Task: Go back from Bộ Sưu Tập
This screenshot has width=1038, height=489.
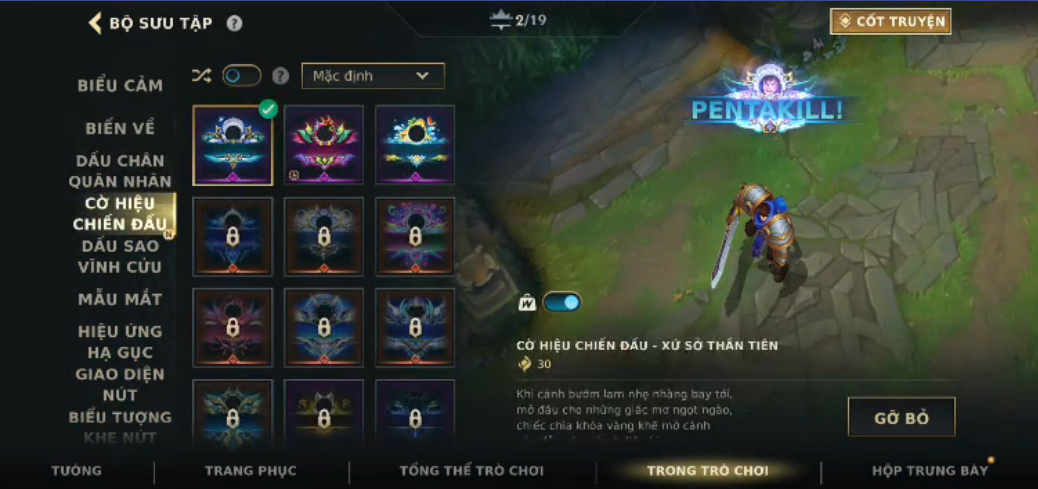Action: pyautogui.click(x=96, y=23)
